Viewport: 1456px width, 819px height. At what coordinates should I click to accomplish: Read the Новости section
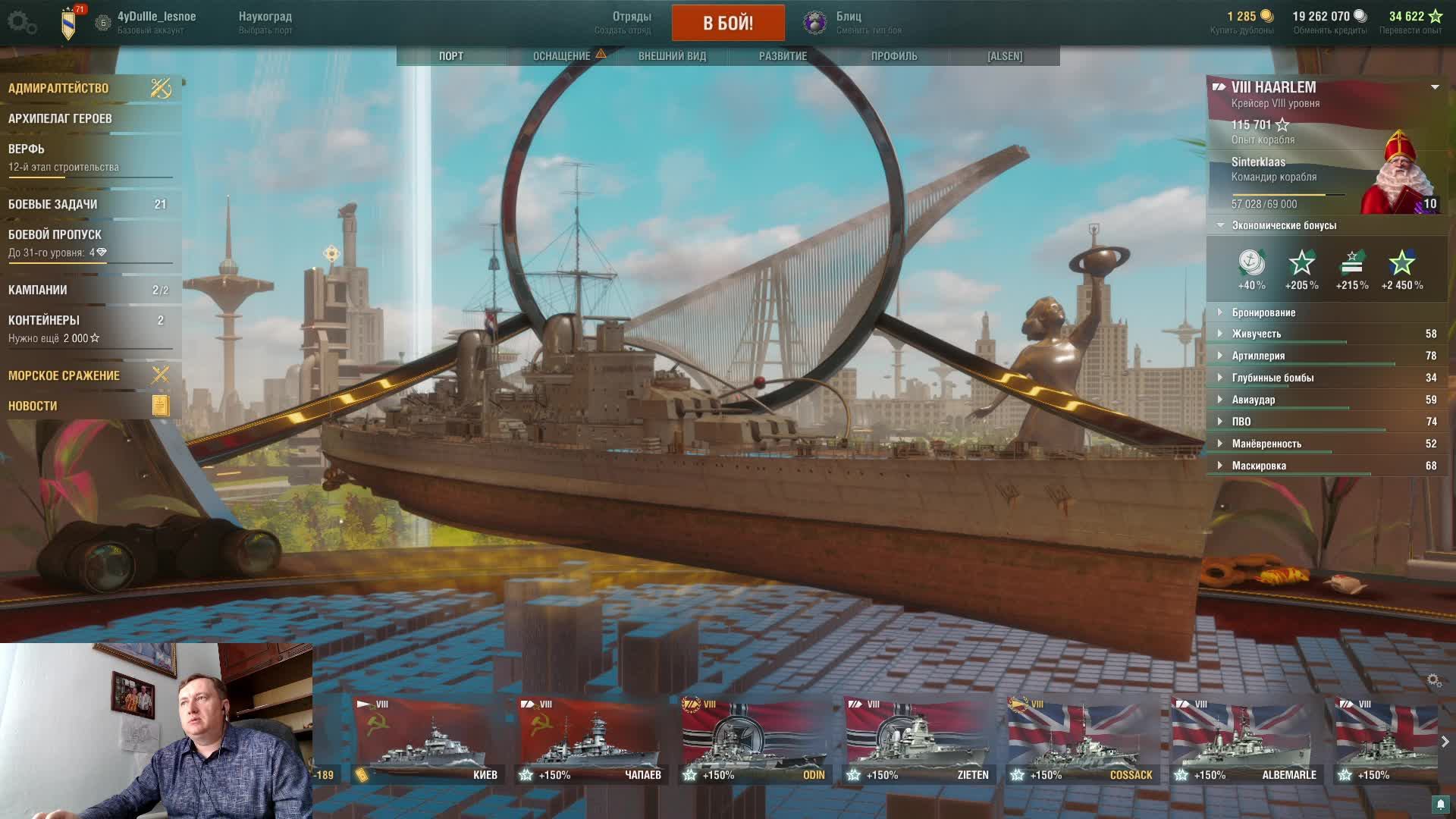(33, 406)
